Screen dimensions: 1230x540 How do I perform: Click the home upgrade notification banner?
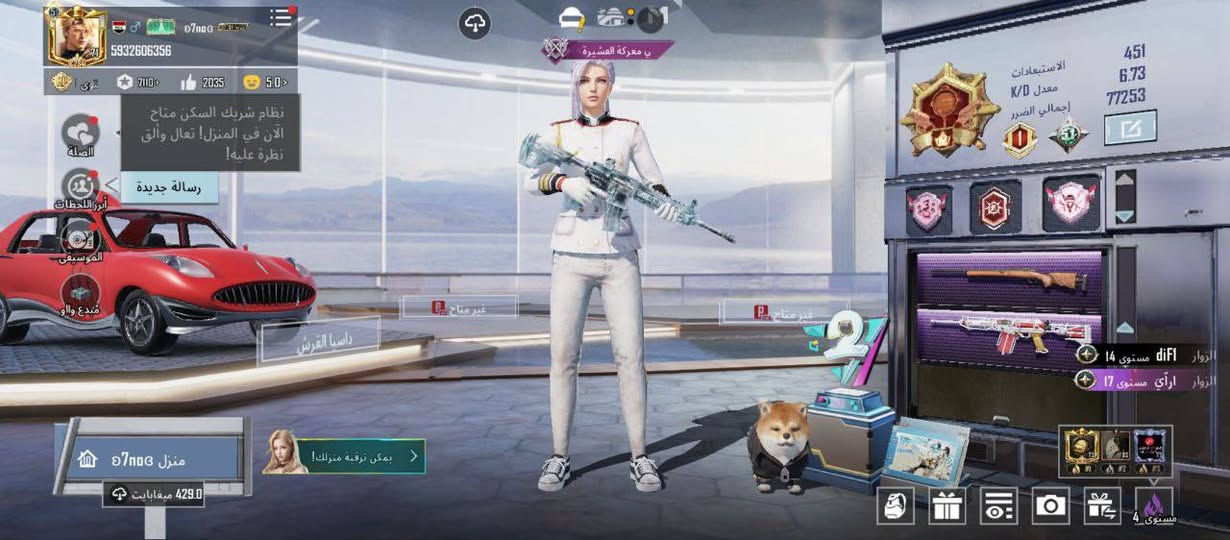click(x=345, y=457)
